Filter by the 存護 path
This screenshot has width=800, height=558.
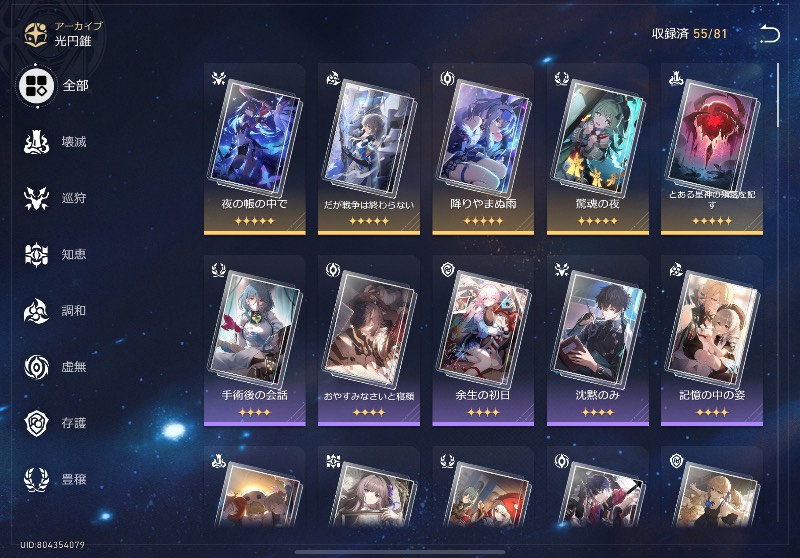[x=57, y=422]
